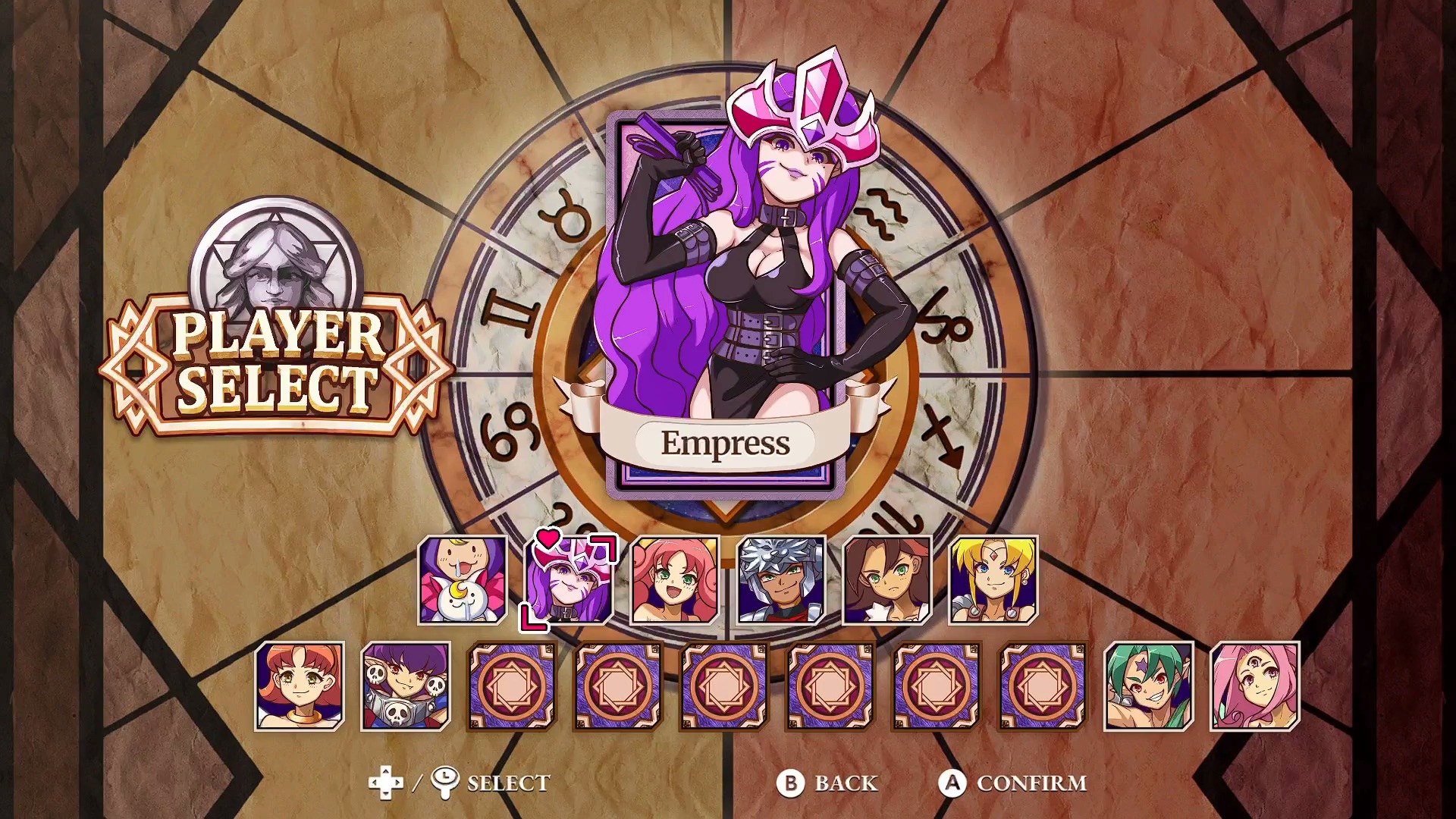Click the D-pad select indicator
Viewport: 1456px width, 819px height.
click(x=387, y=783)
